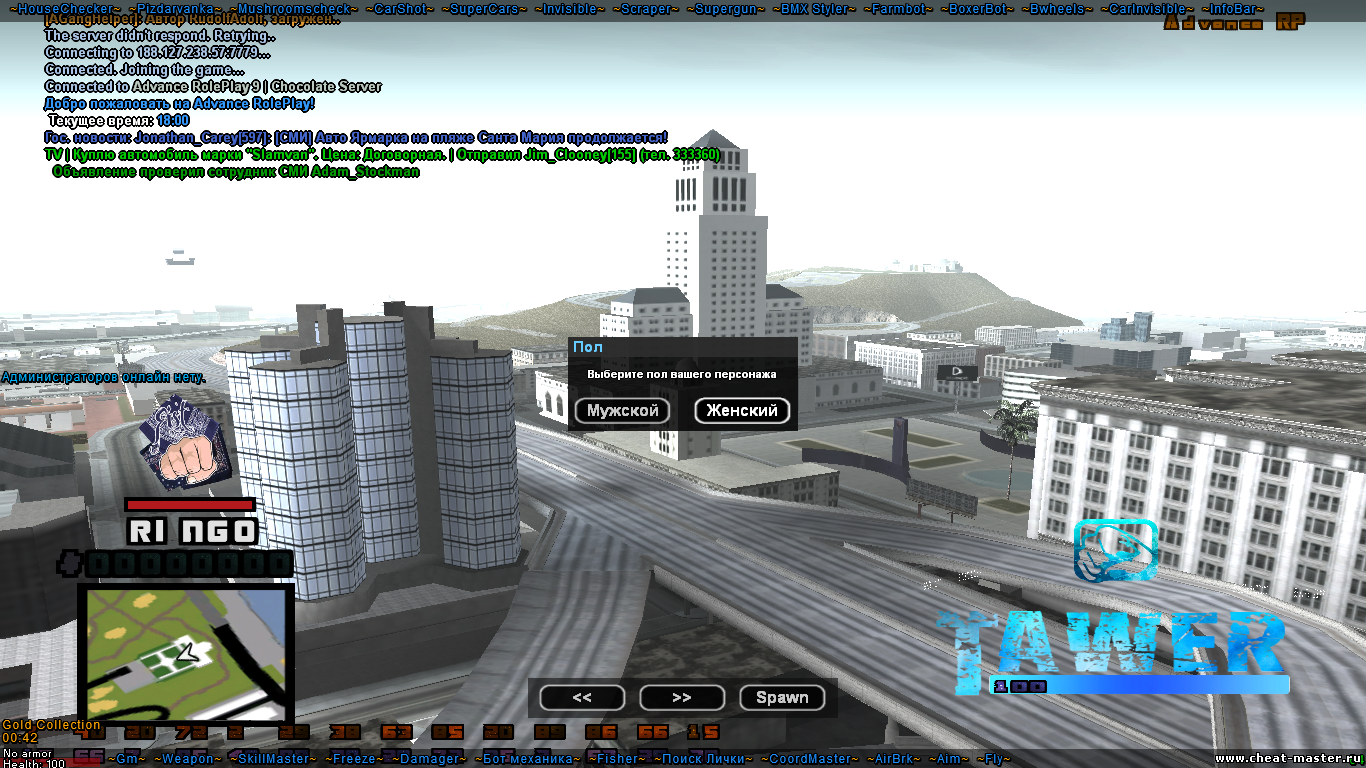Toggle the Invisible menu item
Image resolution: width=1366 pixels, height=768 pixels.
click(570, 9)
